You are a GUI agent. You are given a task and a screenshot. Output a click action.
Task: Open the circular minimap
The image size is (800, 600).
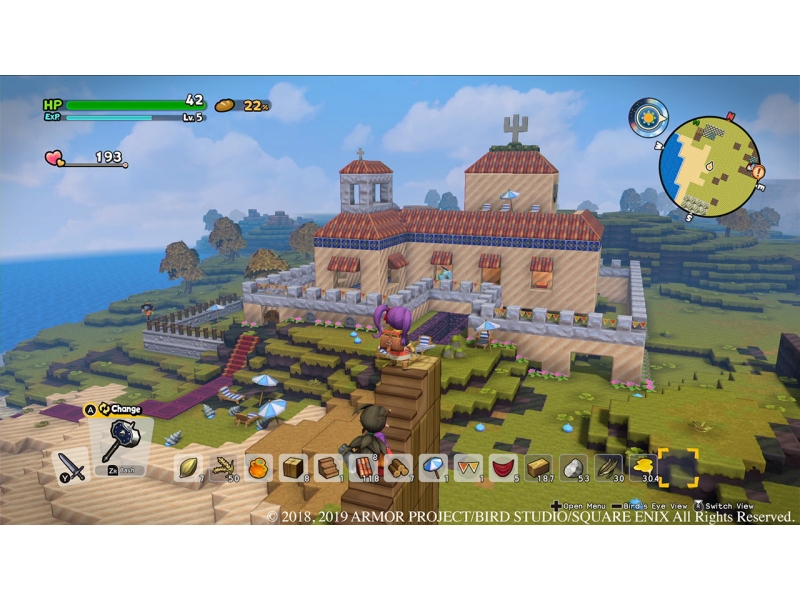click(x=710, y=168)
